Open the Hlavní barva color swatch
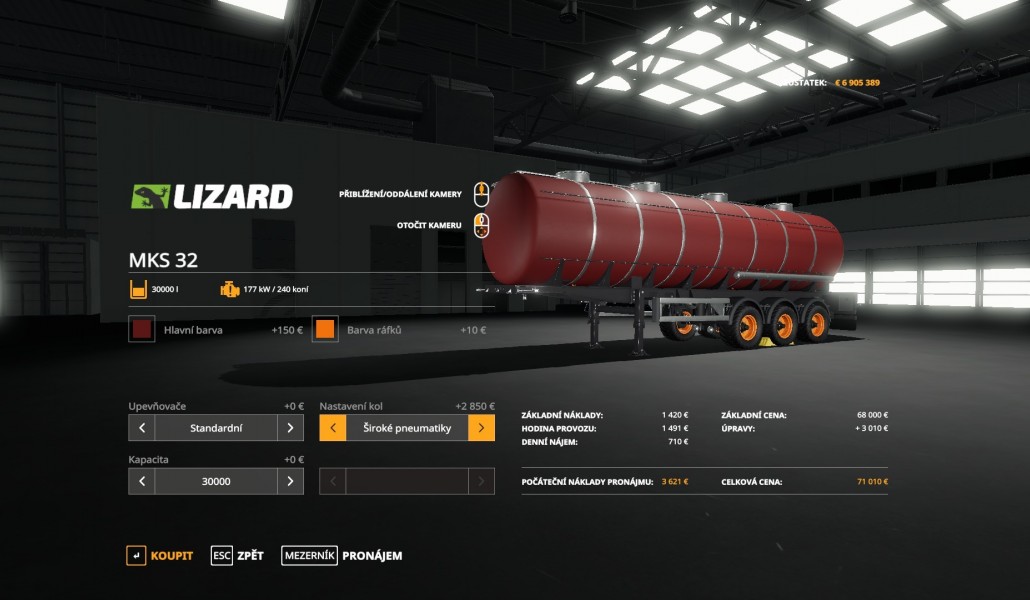 point(142,329)
